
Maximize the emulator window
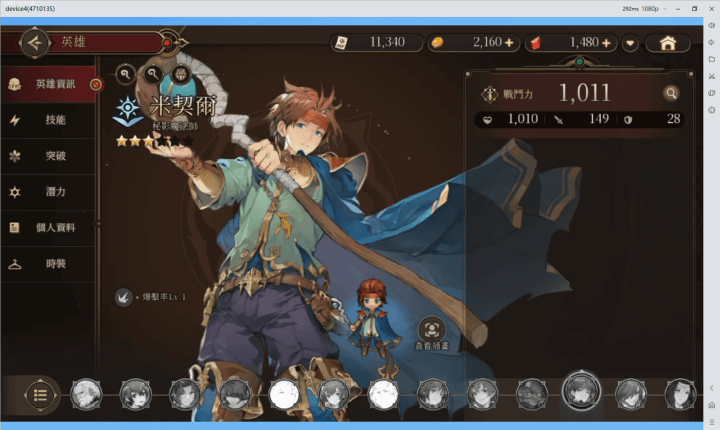point(693,8)
